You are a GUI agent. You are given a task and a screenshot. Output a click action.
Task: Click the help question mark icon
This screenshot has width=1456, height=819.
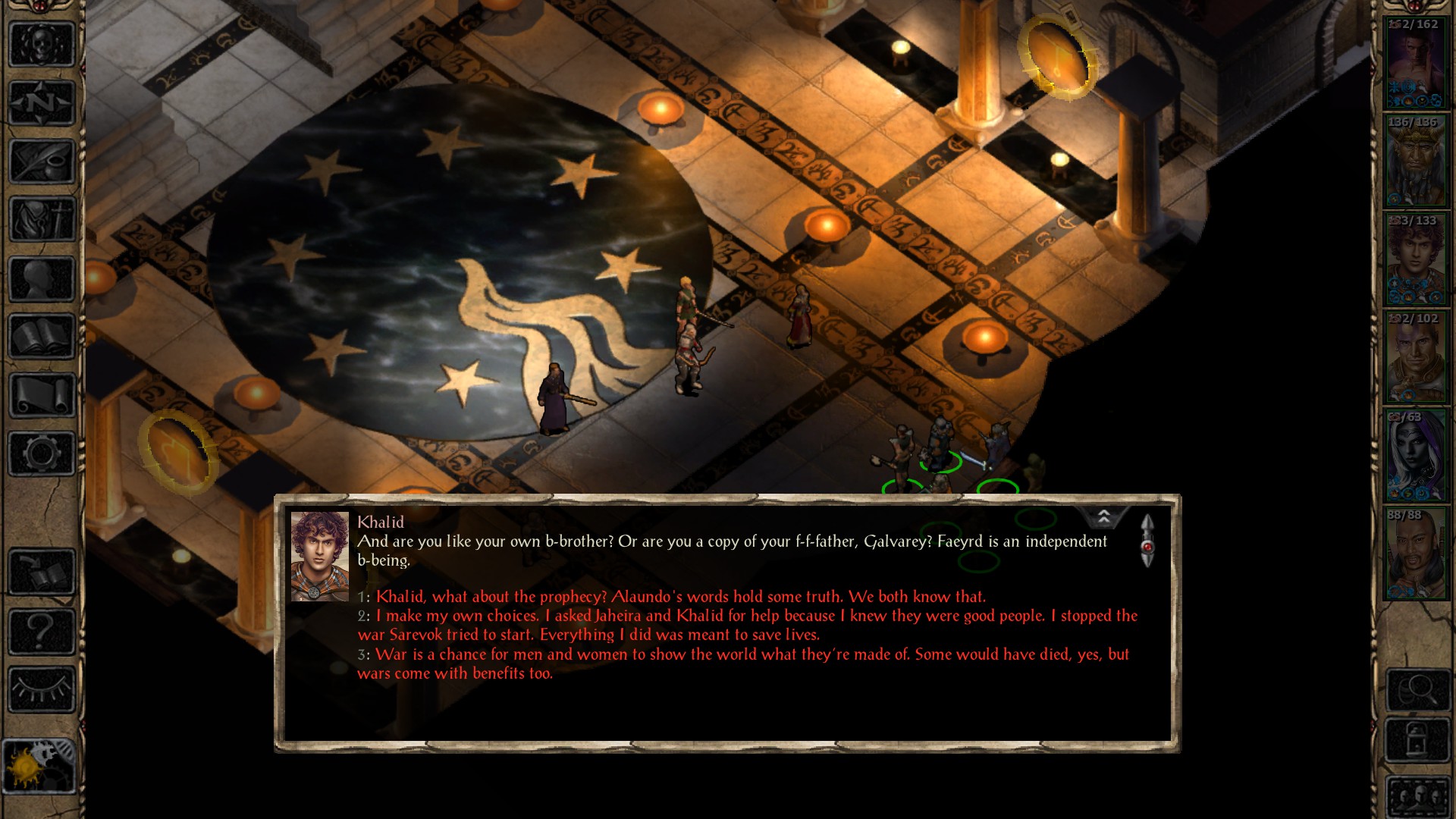[x=42, y=629]
